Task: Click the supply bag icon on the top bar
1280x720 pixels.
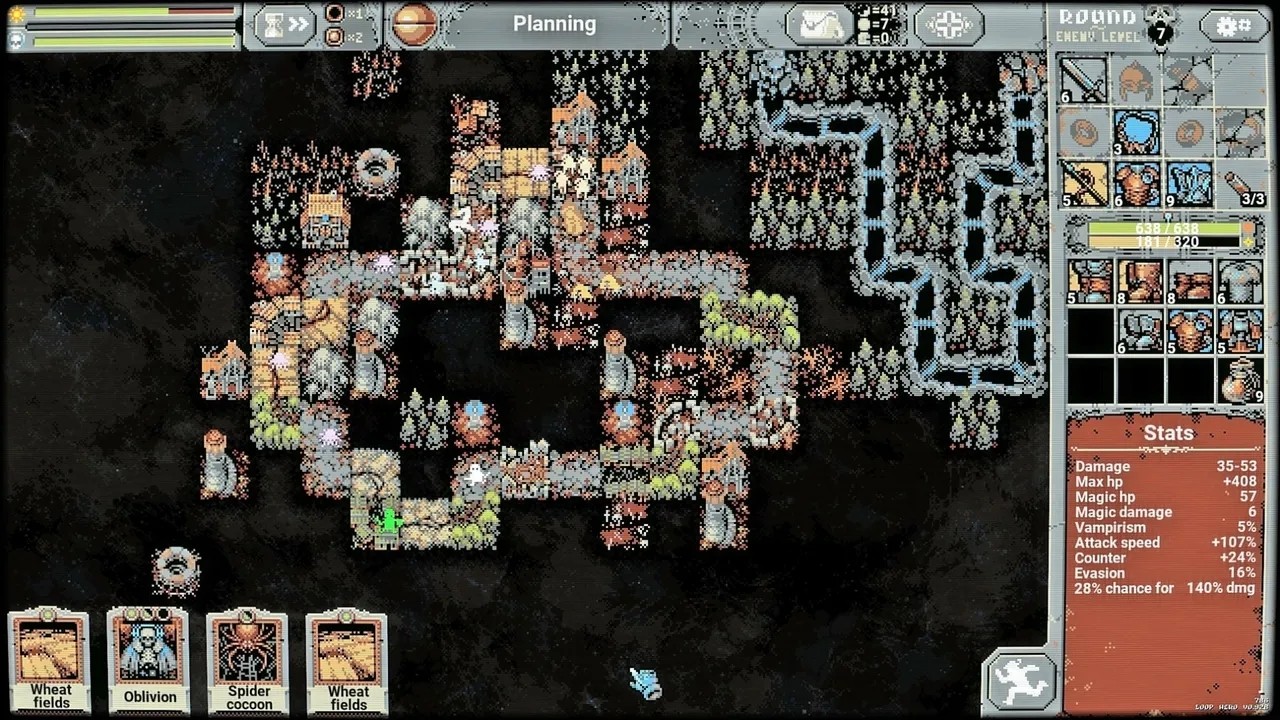Action: pos(818,23)
